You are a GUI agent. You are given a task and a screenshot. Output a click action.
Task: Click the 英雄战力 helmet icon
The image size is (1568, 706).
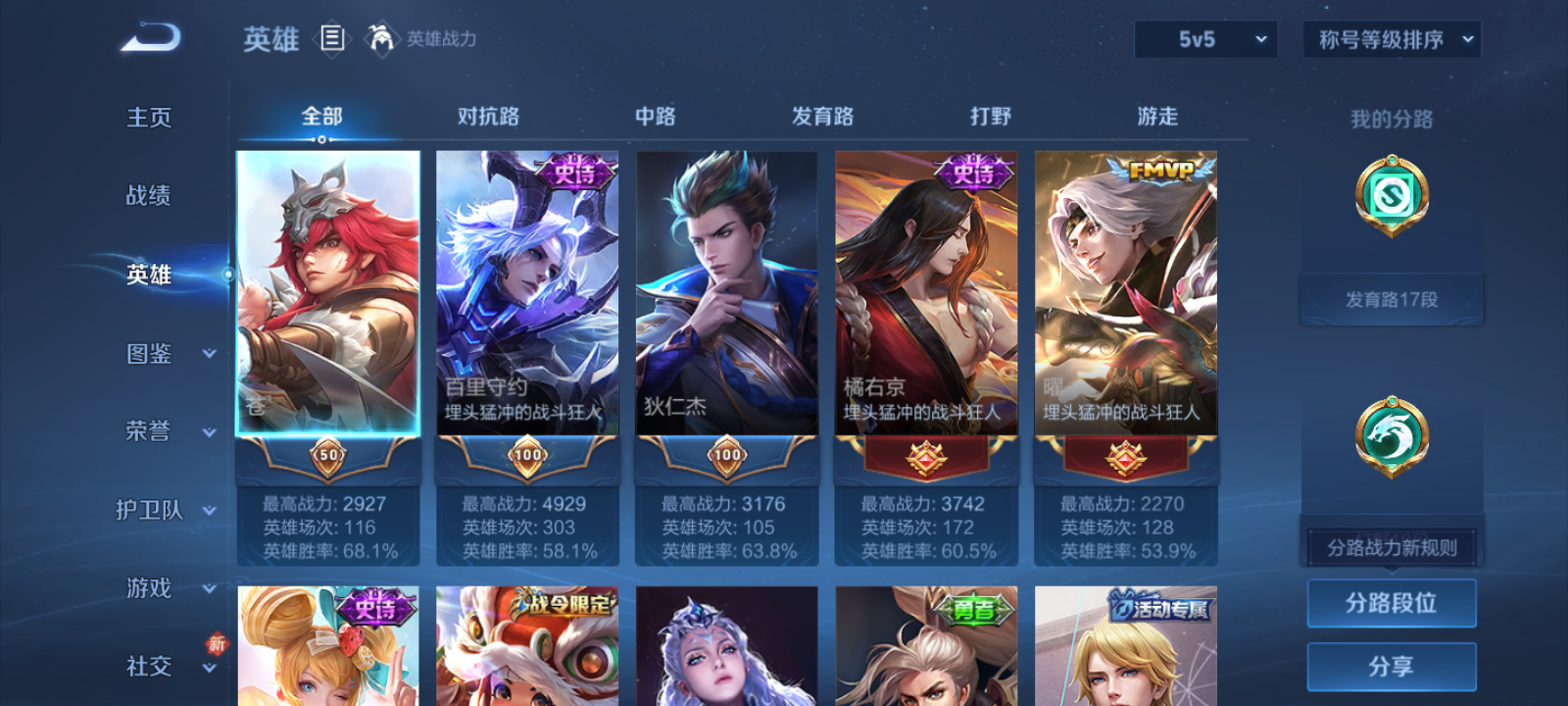tap(384, 40)
